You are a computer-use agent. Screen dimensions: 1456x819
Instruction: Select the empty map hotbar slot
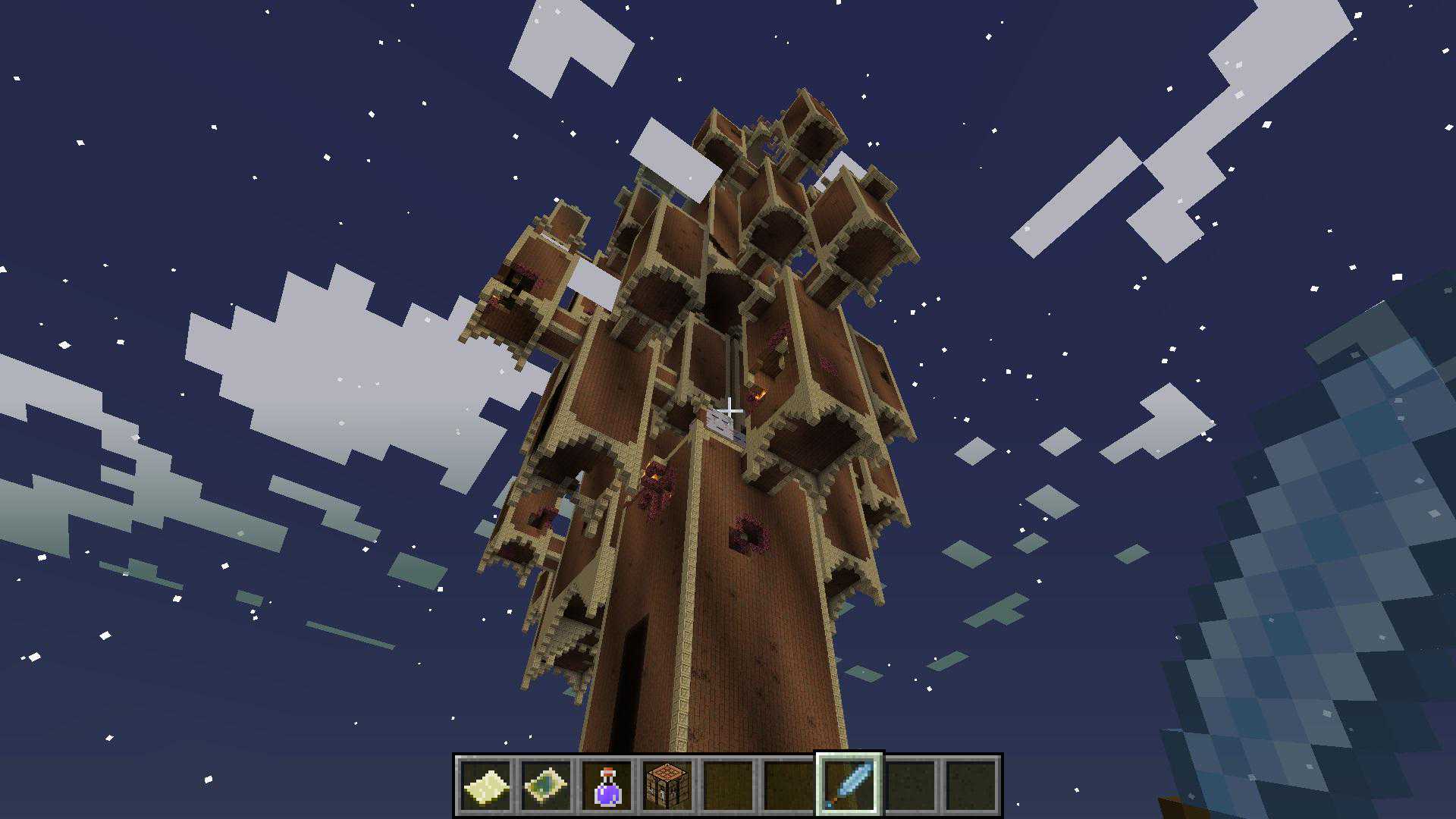pos(485,786)
